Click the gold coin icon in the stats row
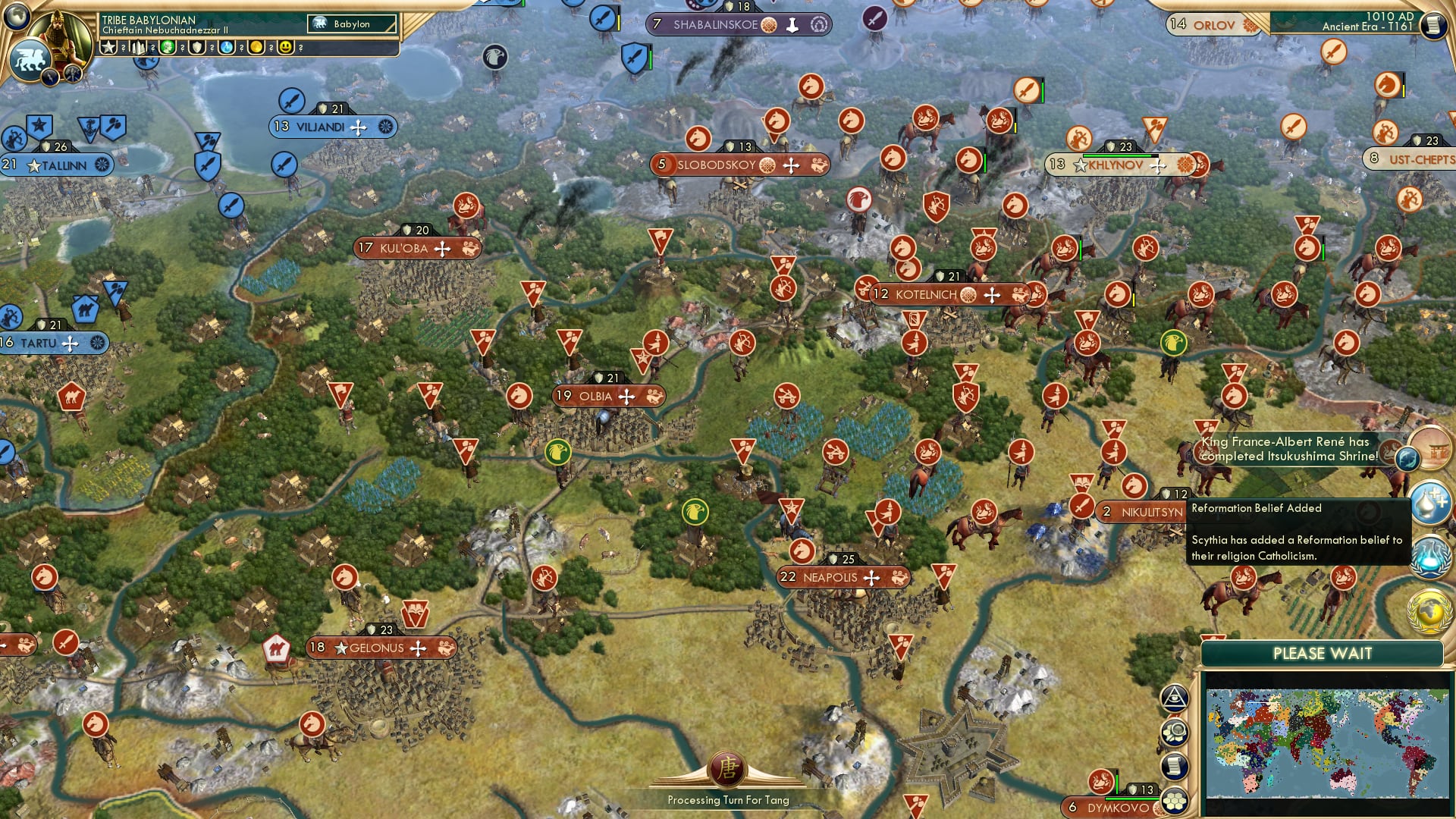Viewport: 1456px width, 819px height. [256, 48]
